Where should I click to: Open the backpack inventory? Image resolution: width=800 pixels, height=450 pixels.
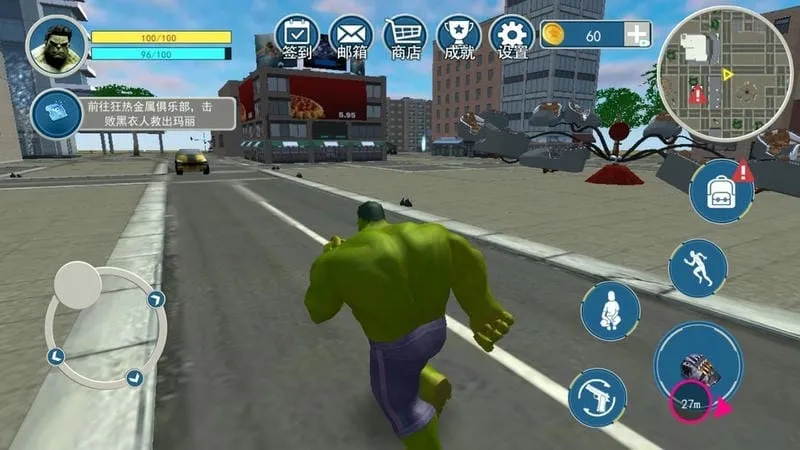click(721, 191)
